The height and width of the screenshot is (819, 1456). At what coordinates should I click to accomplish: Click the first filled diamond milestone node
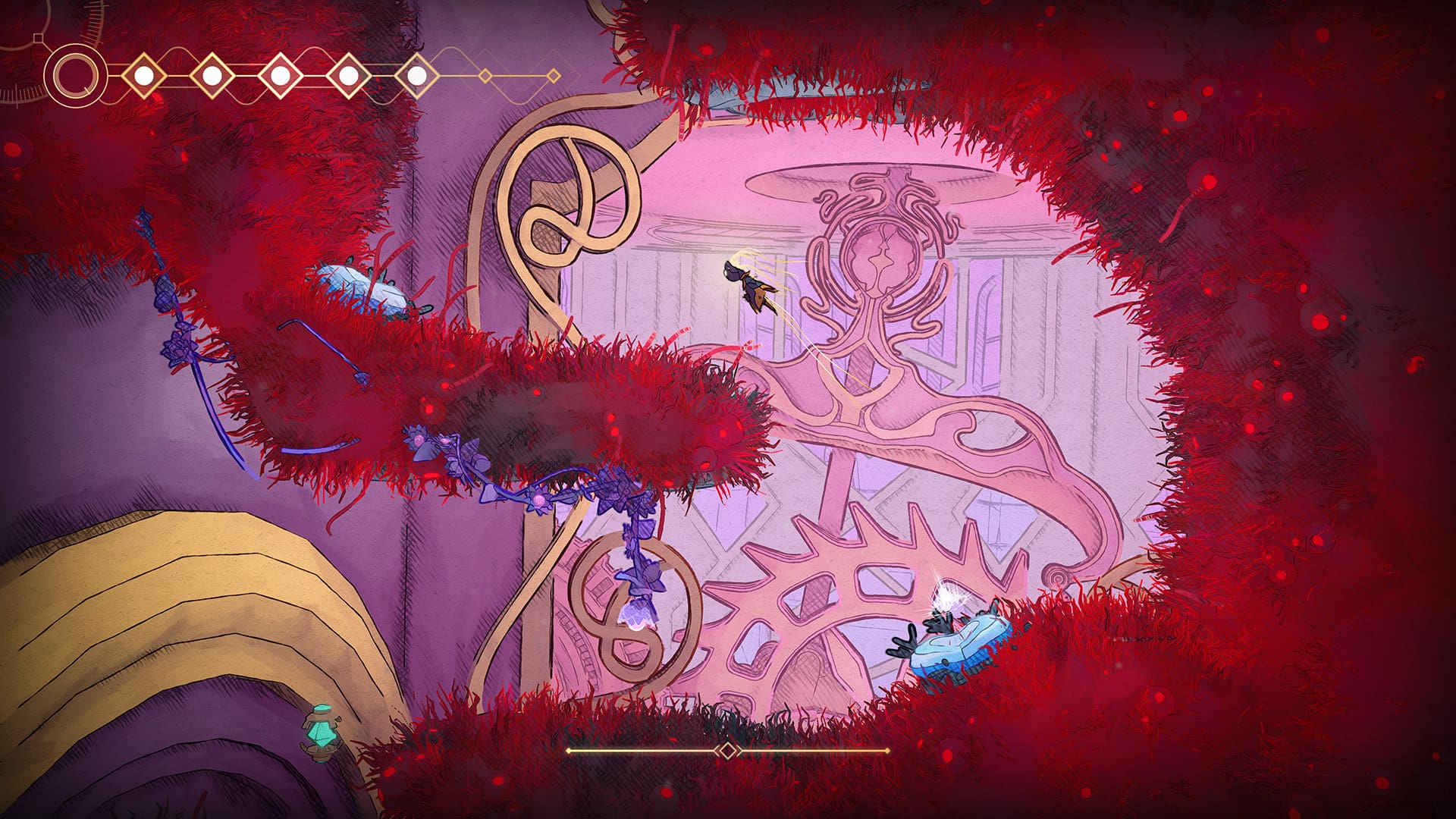tap(144, 74)
